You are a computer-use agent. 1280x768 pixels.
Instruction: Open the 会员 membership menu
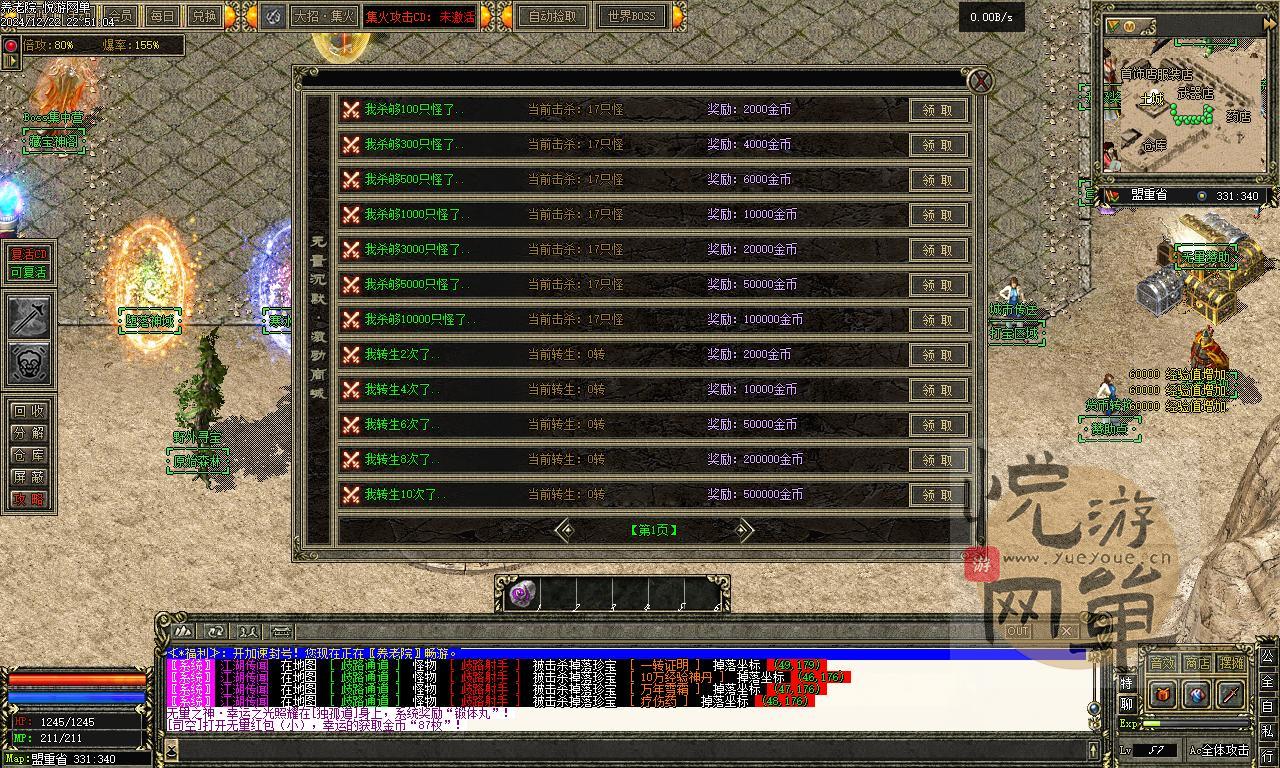(121, 16)
